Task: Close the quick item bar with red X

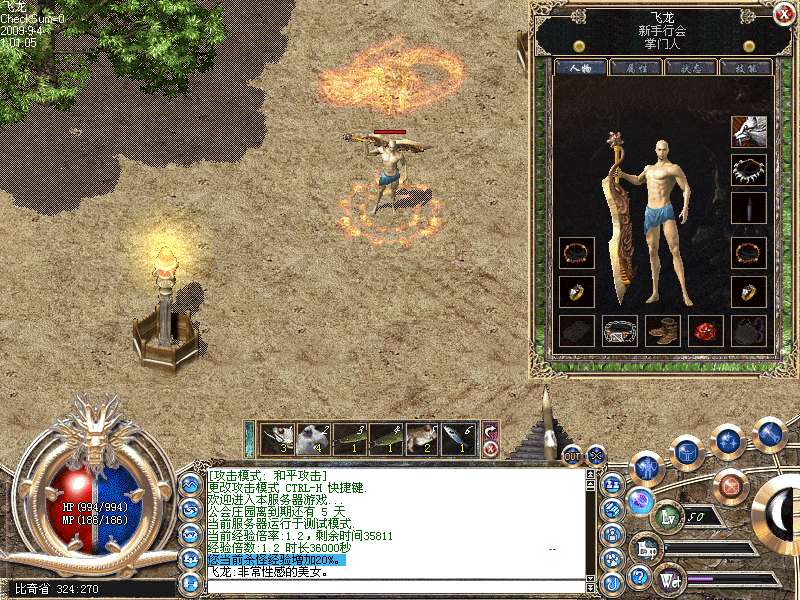Action: tap(491, 449)
